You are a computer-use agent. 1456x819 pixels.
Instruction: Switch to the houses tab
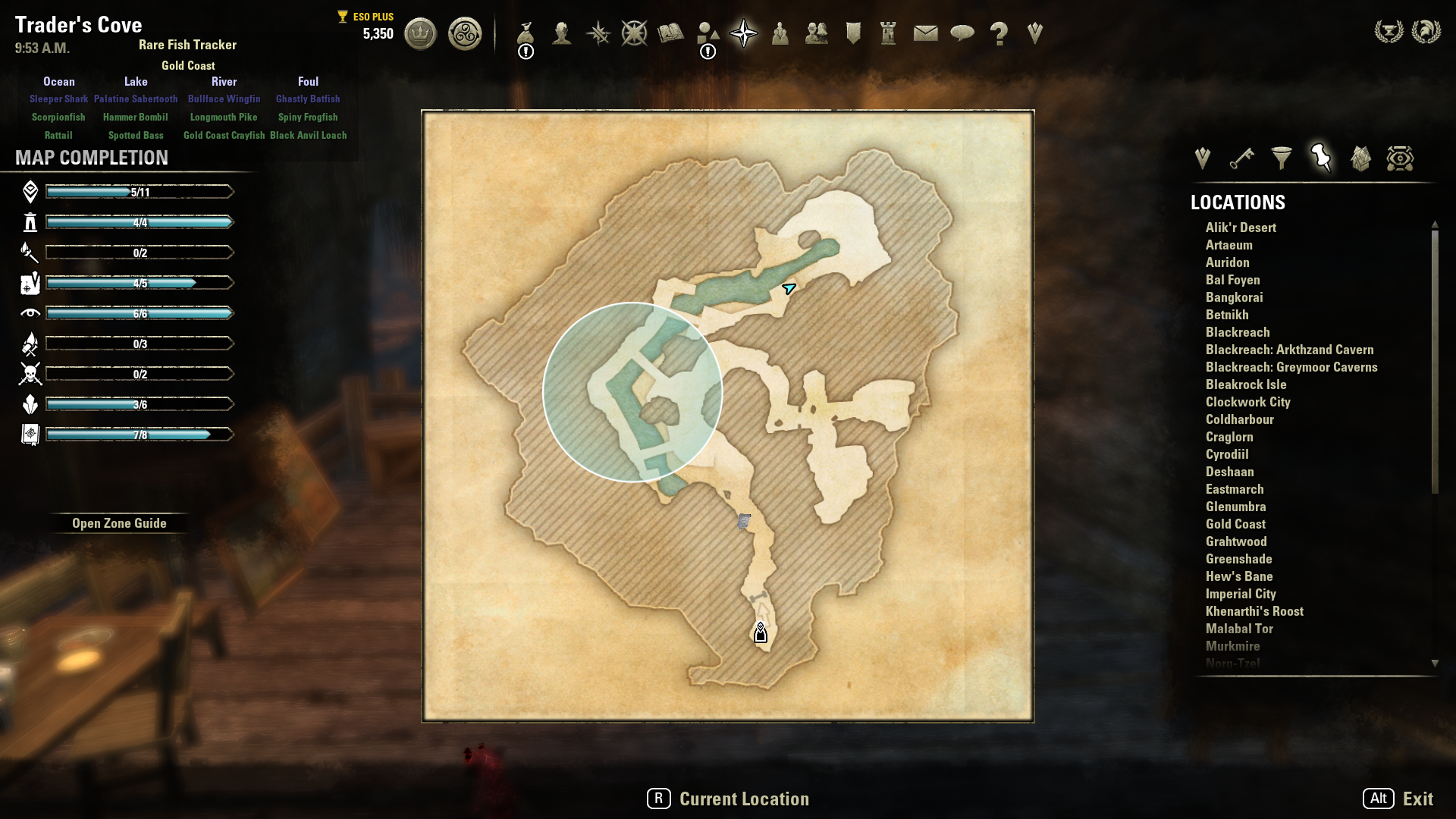[x=1360, y=158]
